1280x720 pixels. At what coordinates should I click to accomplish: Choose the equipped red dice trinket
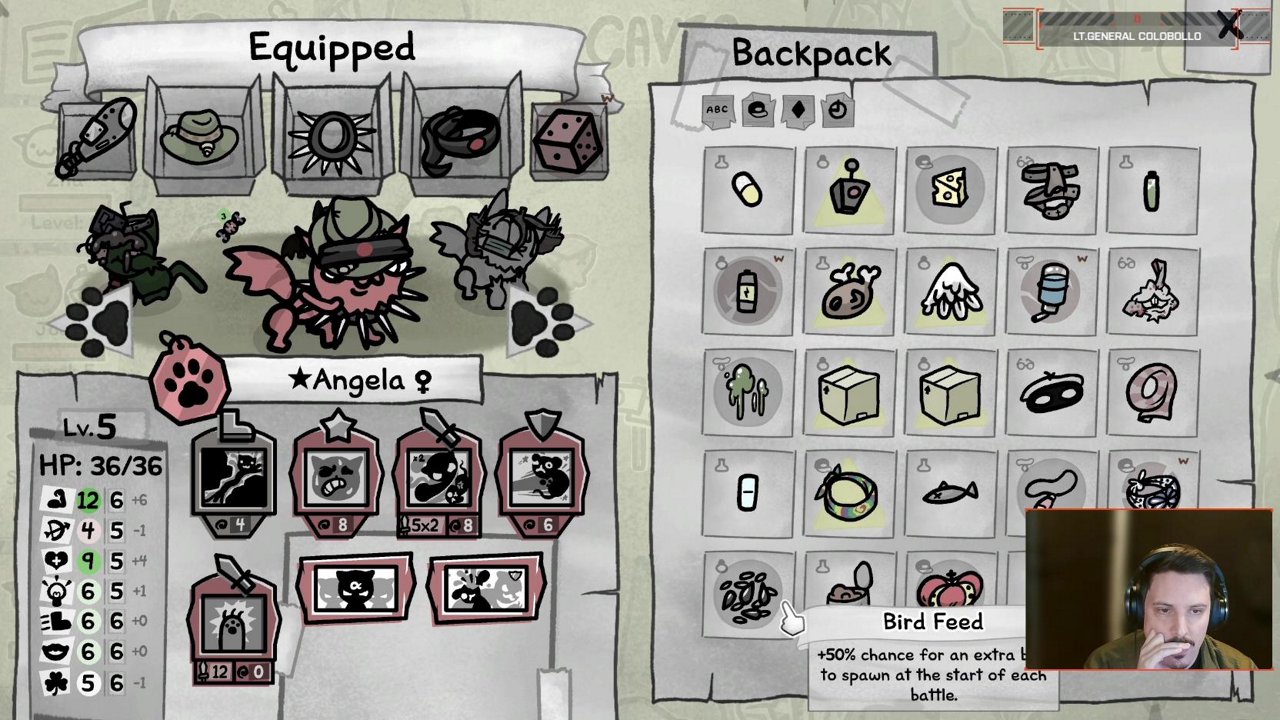pos(570,140)
